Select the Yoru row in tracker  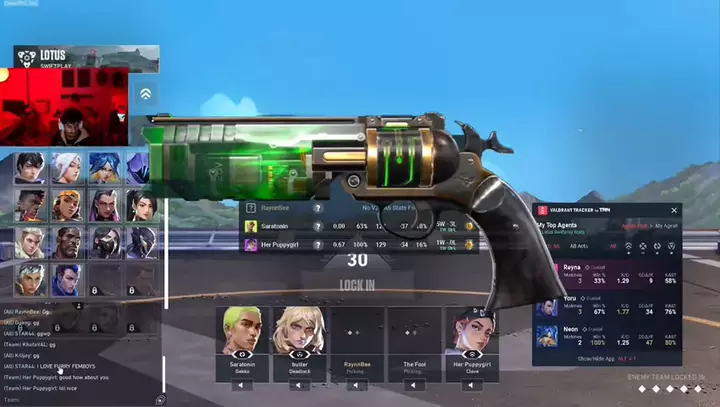pyautogui.click(x=607, y=306)
